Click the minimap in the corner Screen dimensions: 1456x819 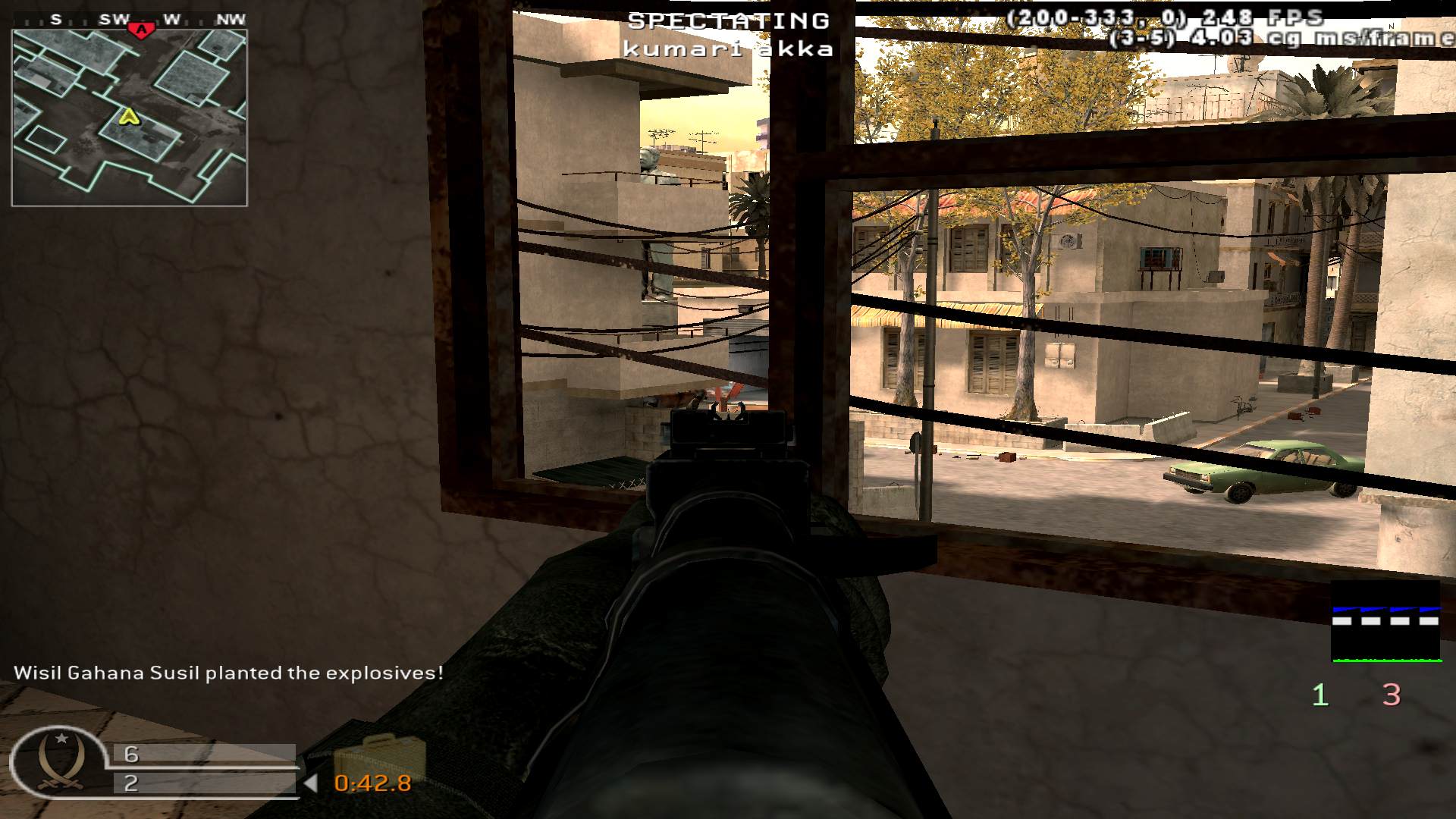point(129,118)
